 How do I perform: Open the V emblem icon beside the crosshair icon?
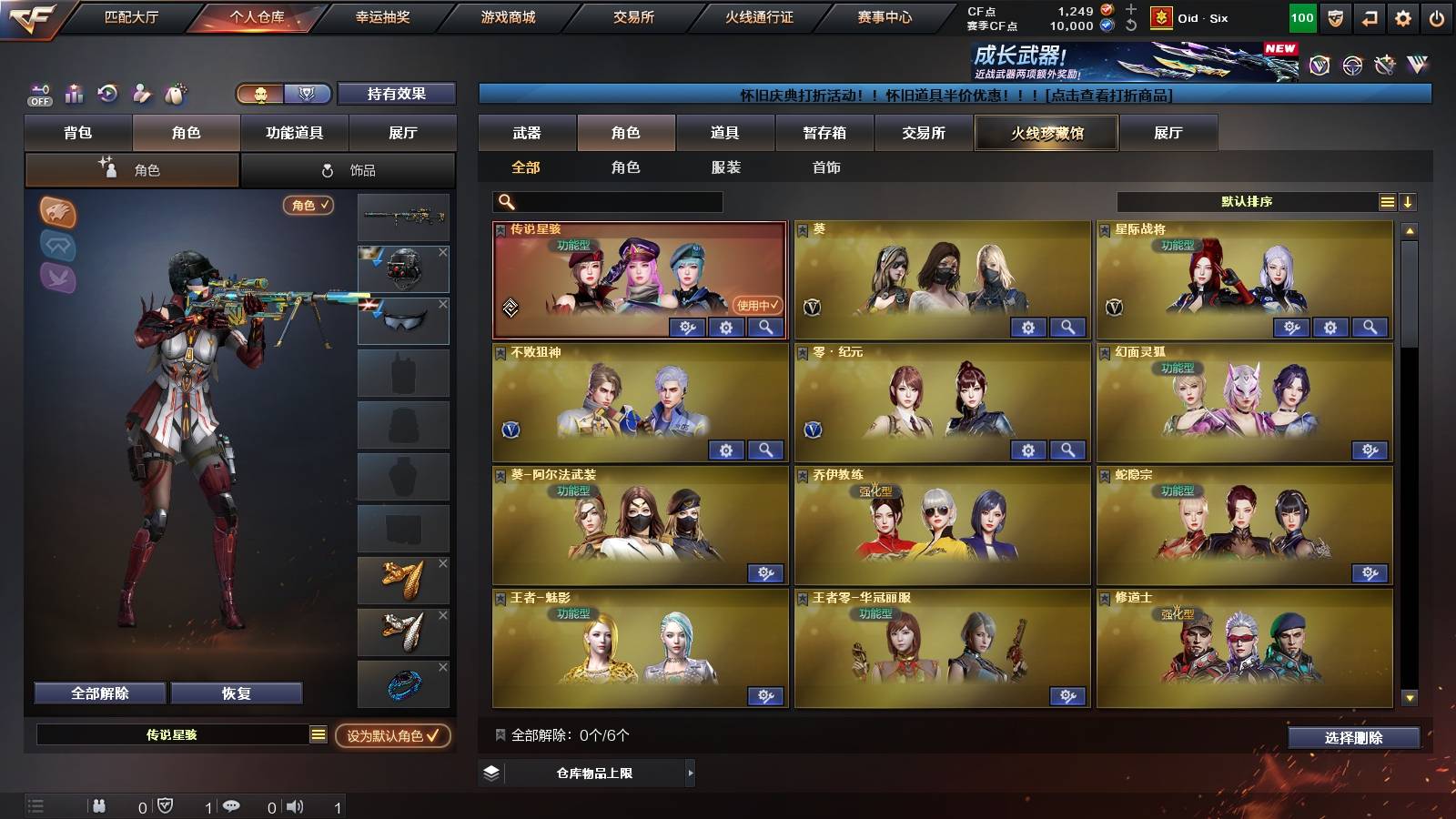[x=1318, y=65]
